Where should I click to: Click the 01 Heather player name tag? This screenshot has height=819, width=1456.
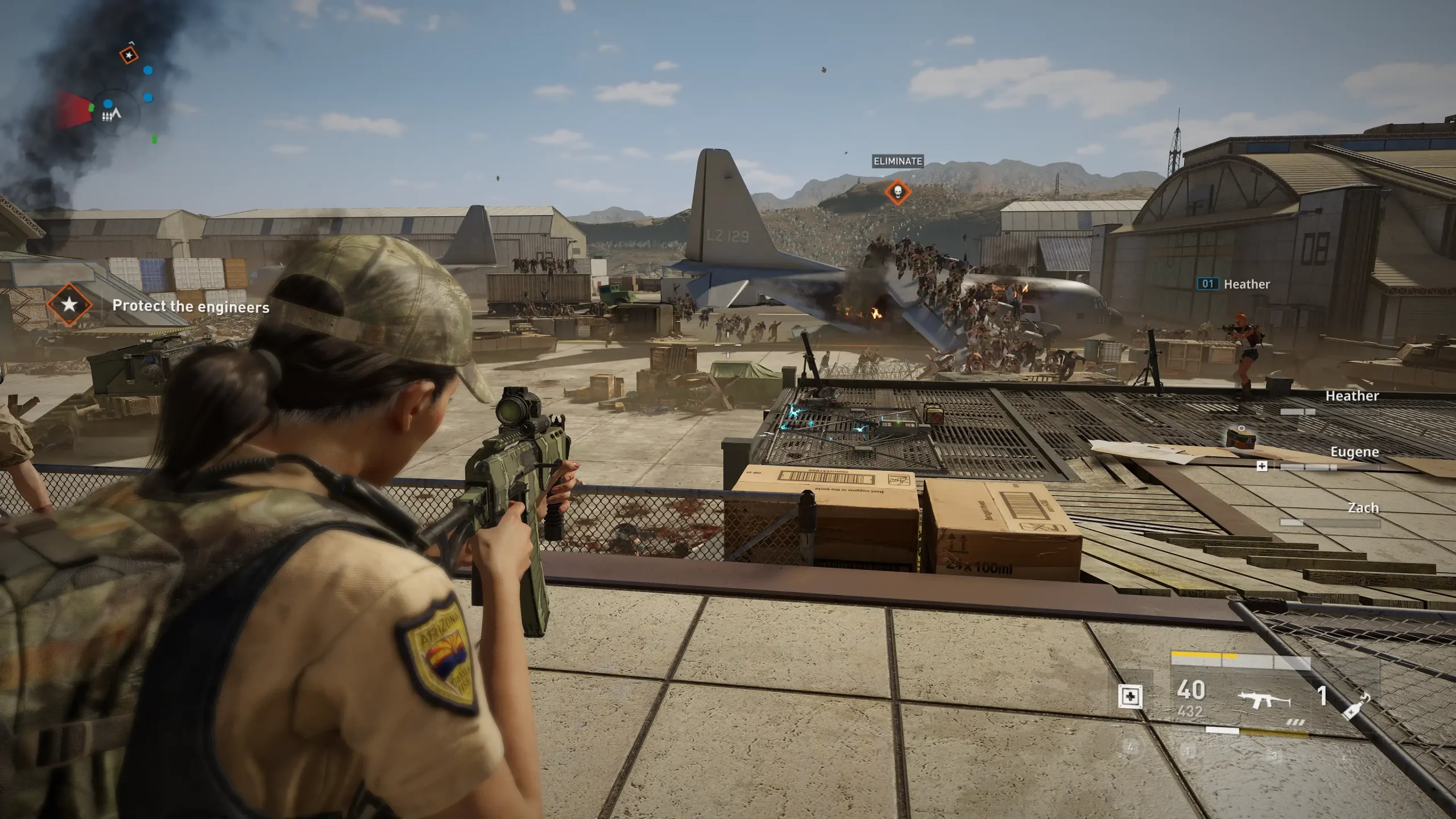pyautogui.click(x=1234, y=284)
